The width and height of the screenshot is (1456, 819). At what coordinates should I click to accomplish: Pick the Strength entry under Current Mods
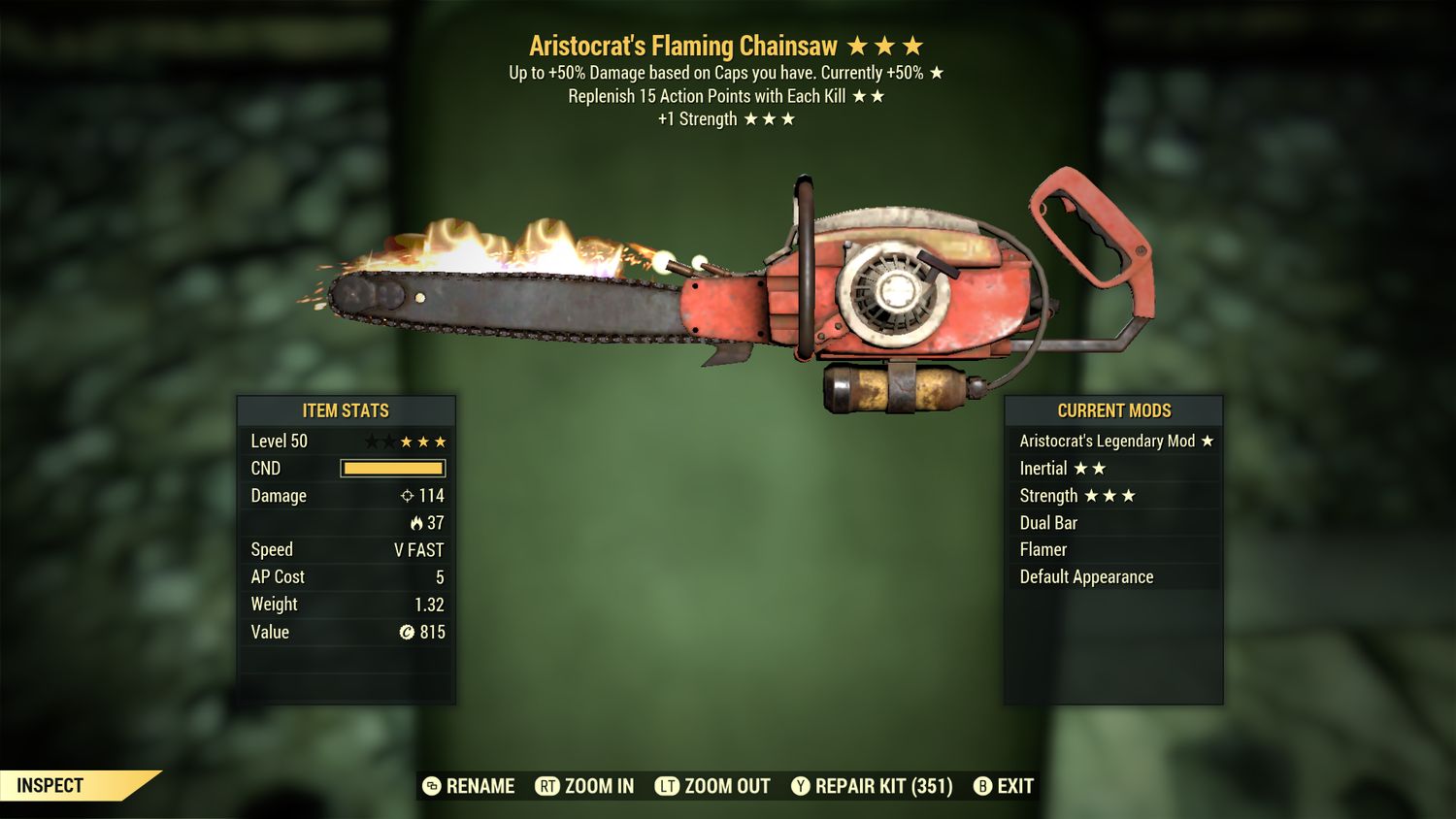tap(1114, 496)
